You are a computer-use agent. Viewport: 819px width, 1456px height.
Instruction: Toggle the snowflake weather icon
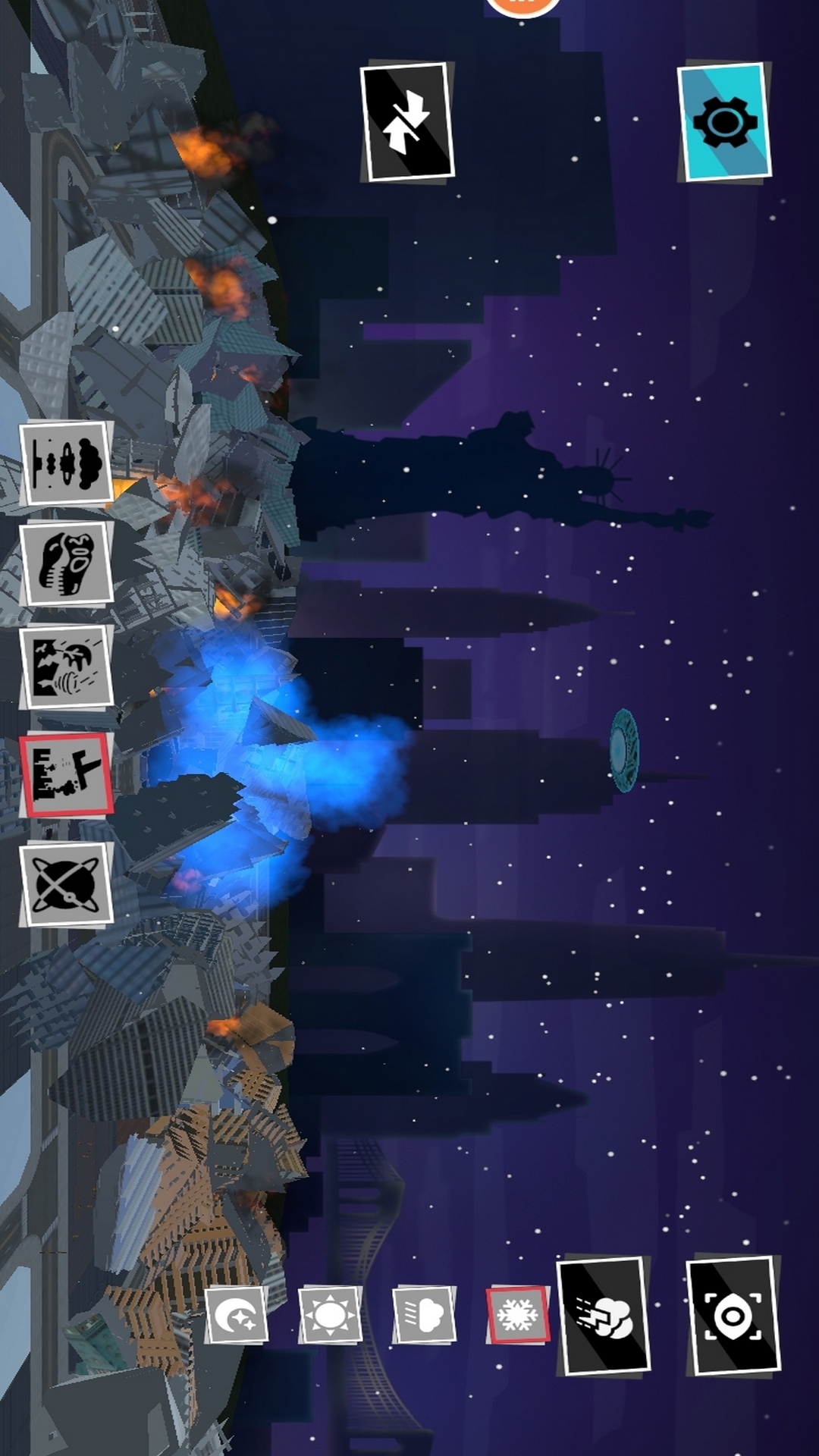tap(518, 1315)
